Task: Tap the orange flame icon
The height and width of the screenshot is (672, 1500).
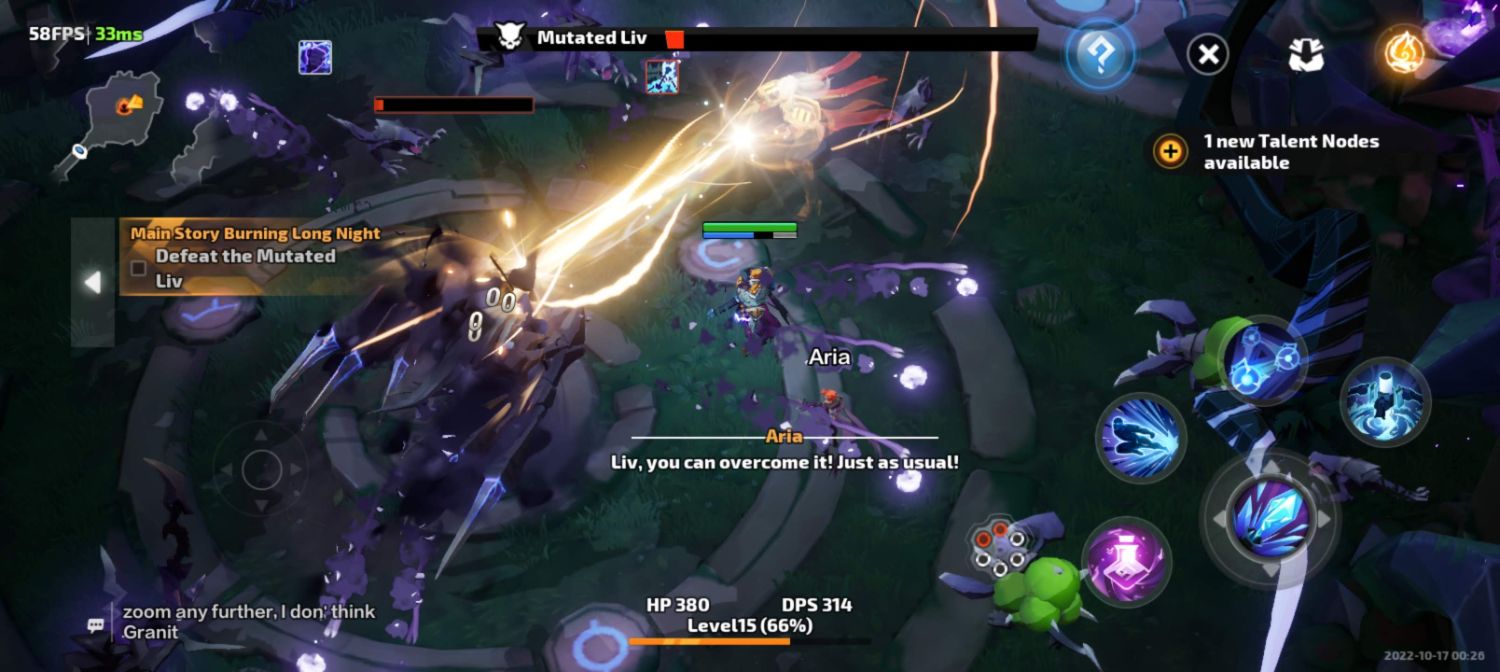Action: coord(1404,53)
